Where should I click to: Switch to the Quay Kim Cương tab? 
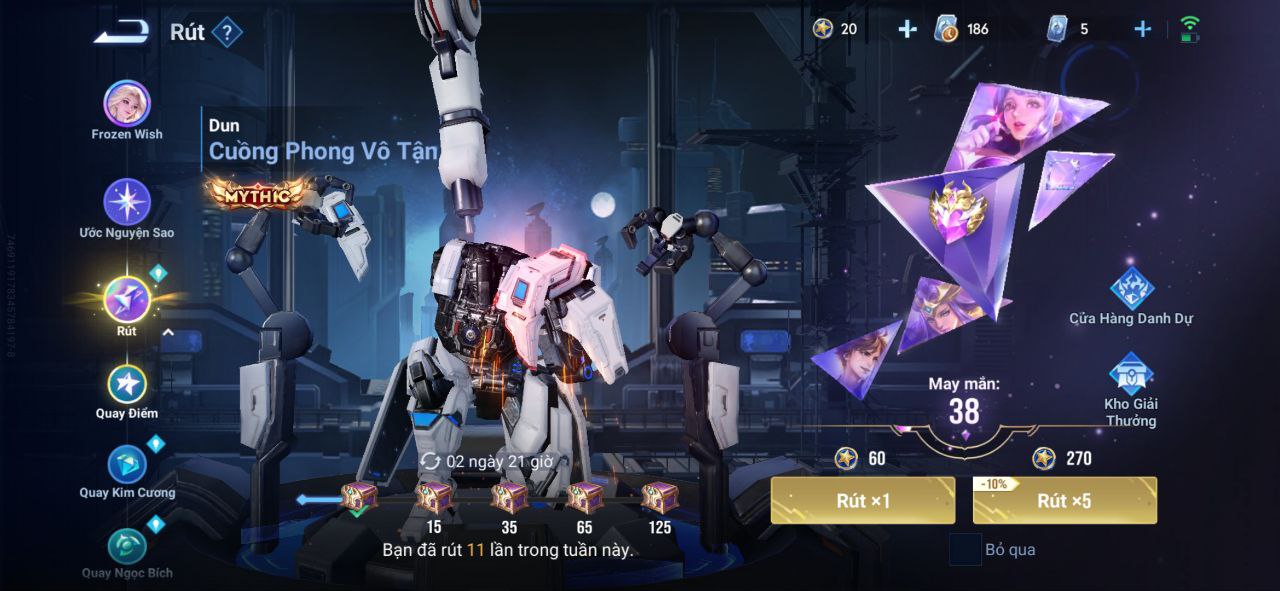pos(127,465)
